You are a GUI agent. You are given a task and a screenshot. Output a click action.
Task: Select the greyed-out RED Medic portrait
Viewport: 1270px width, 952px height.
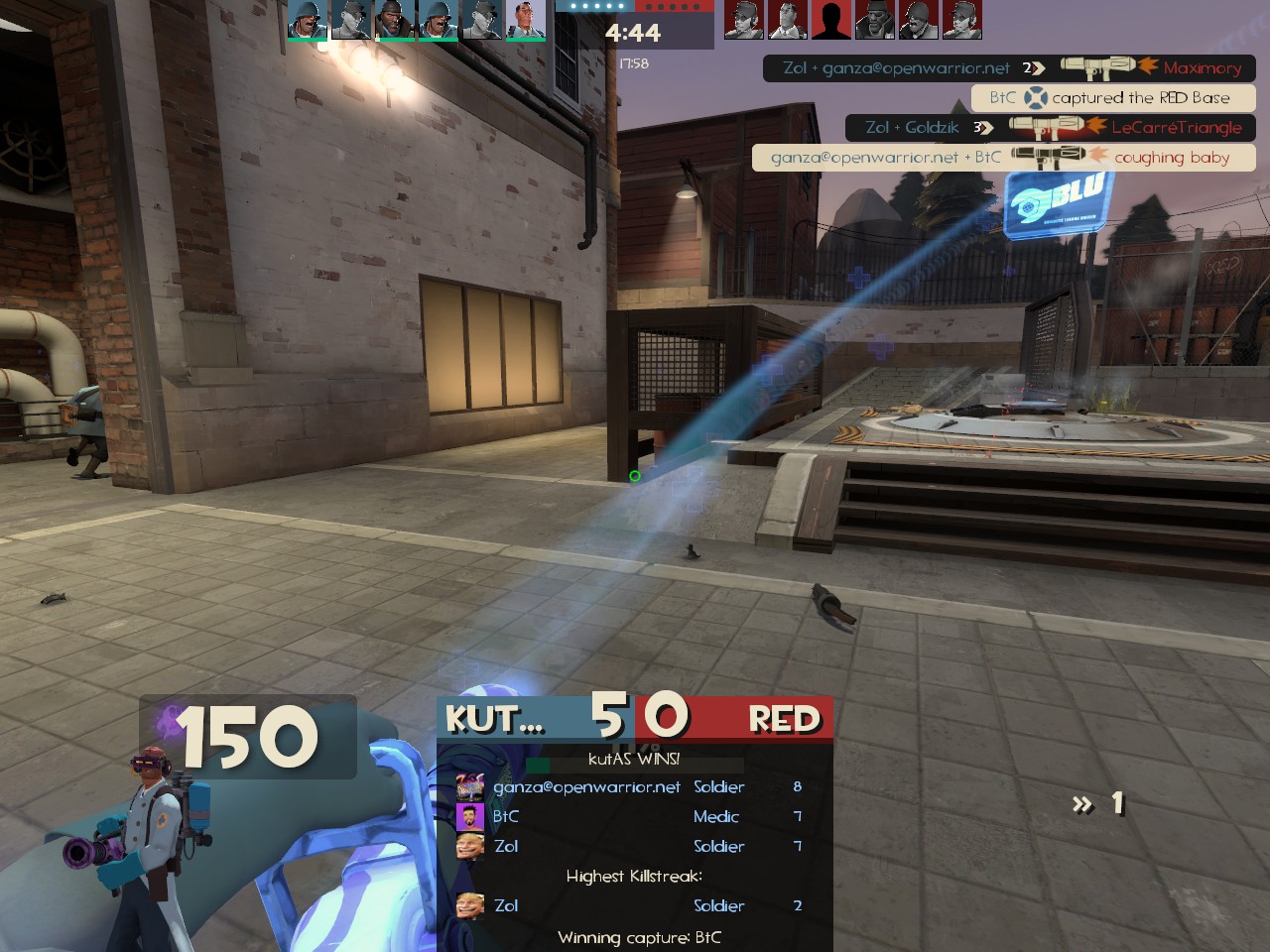tap(787, 20)
